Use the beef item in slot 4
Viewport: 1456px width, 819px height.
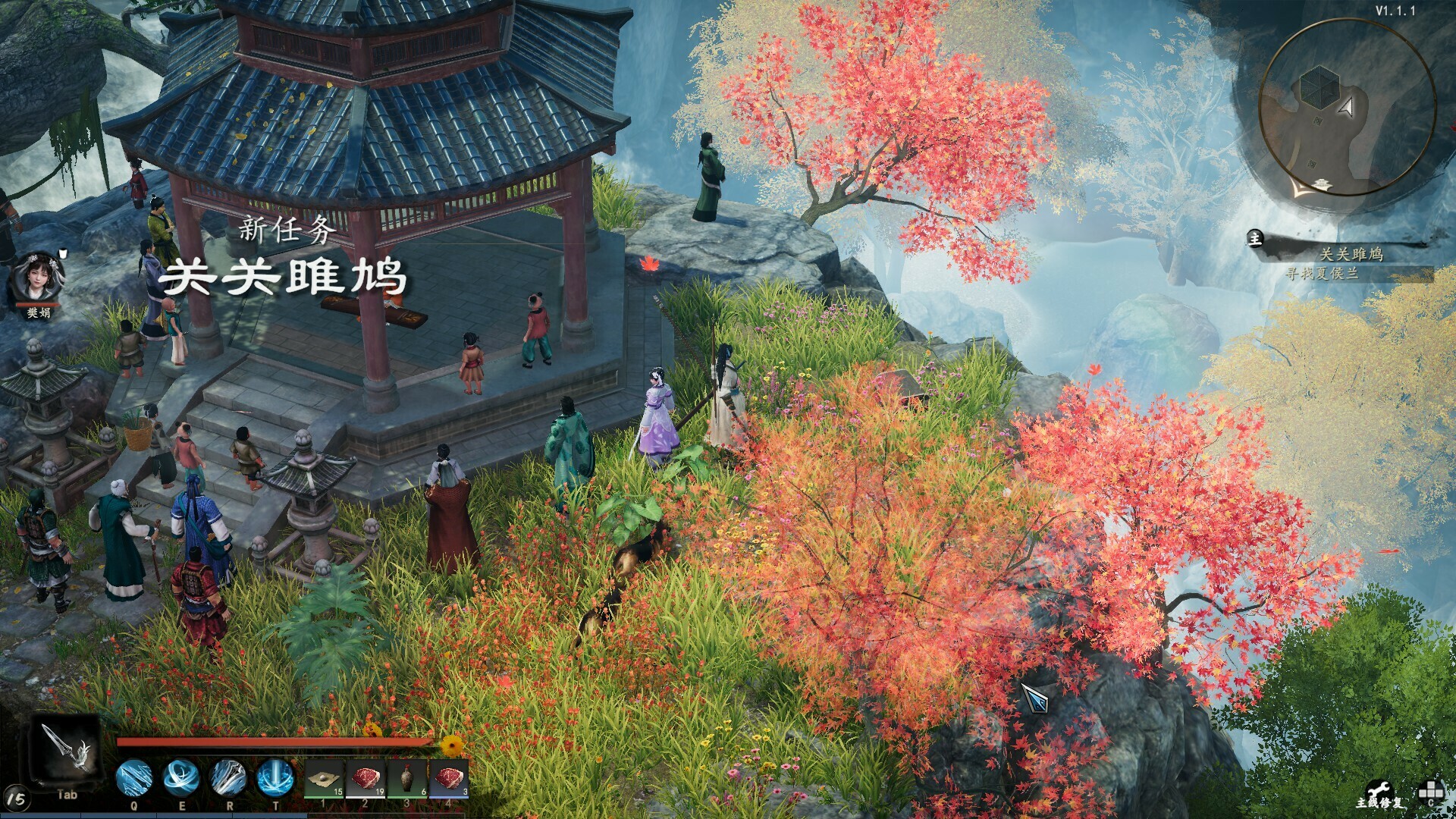[x=449, y=779]
